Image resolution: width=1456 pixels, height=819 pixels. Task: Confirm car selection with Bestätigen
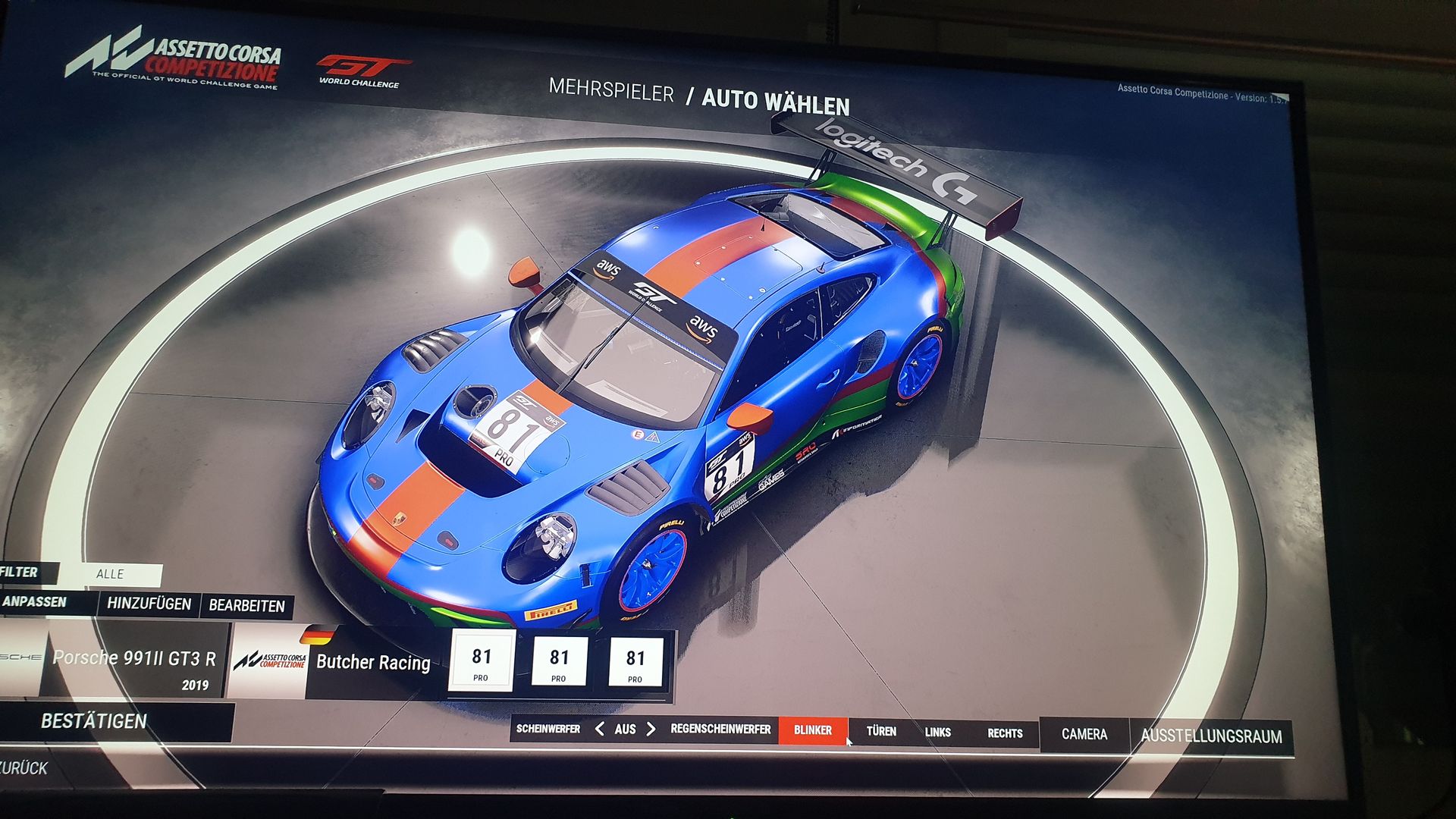coord(94,721)
